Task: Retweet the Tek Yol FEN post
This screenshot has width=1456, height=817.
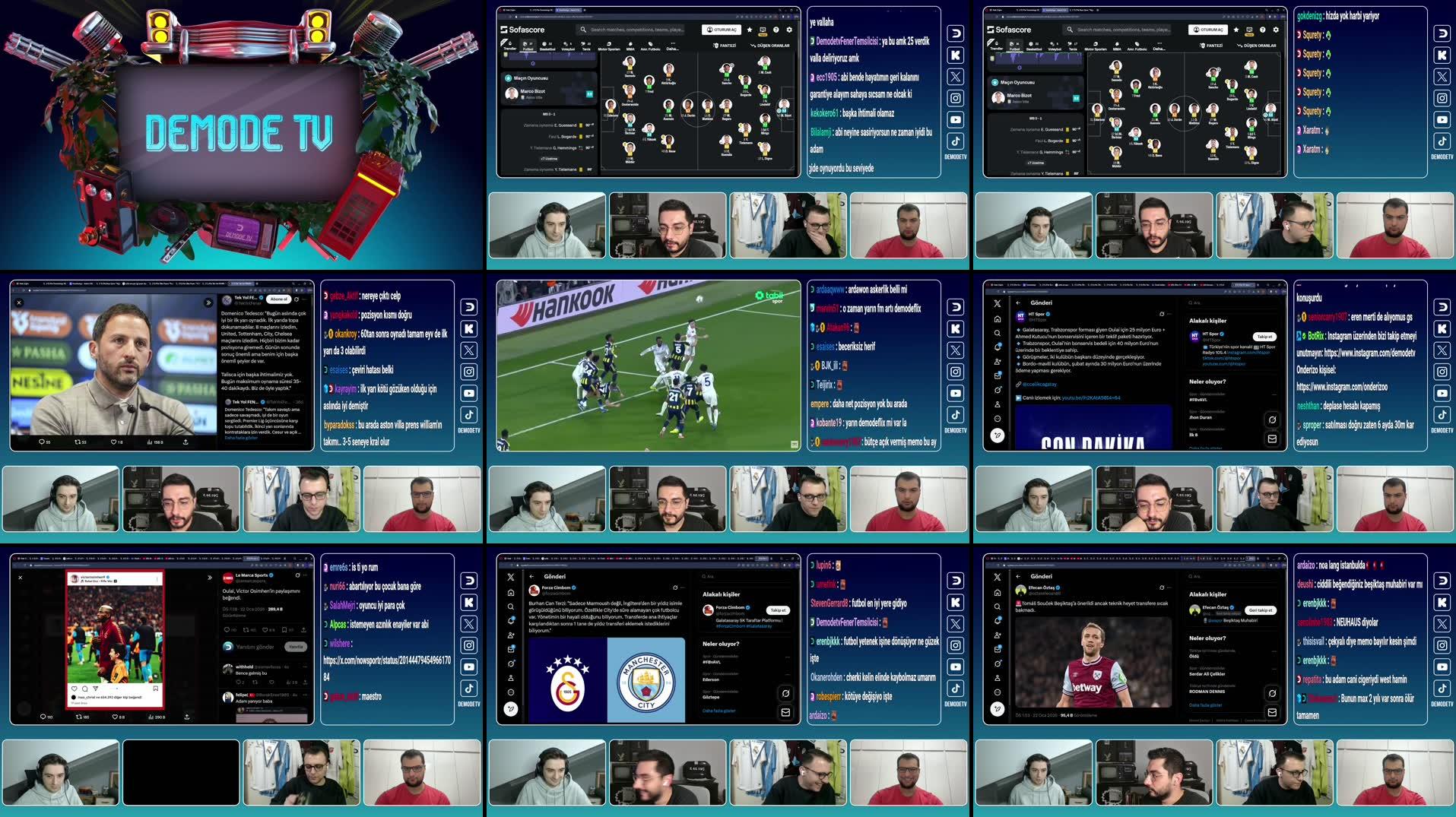Action: click(78, 442)
